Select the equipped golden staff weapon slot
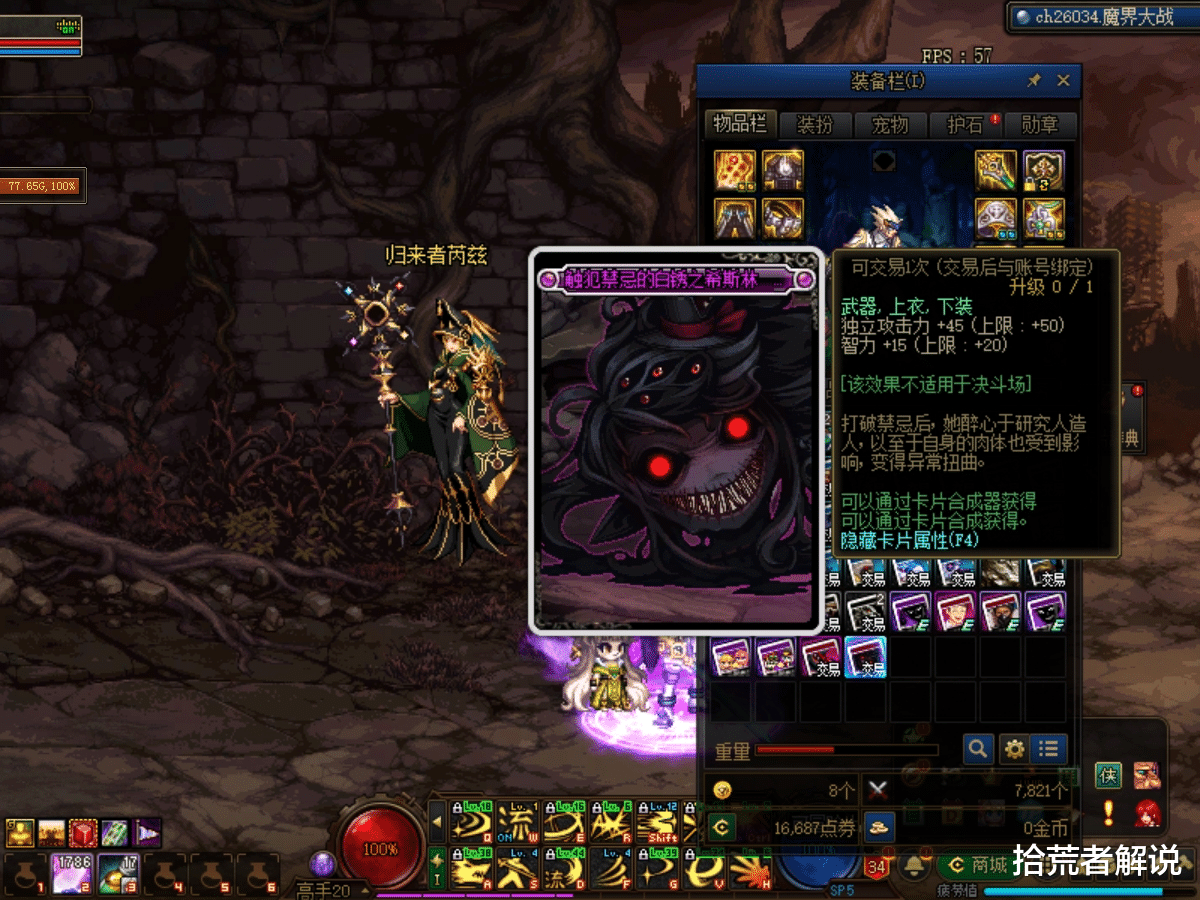The image size is (1200, 900). [x=996, y=170]
